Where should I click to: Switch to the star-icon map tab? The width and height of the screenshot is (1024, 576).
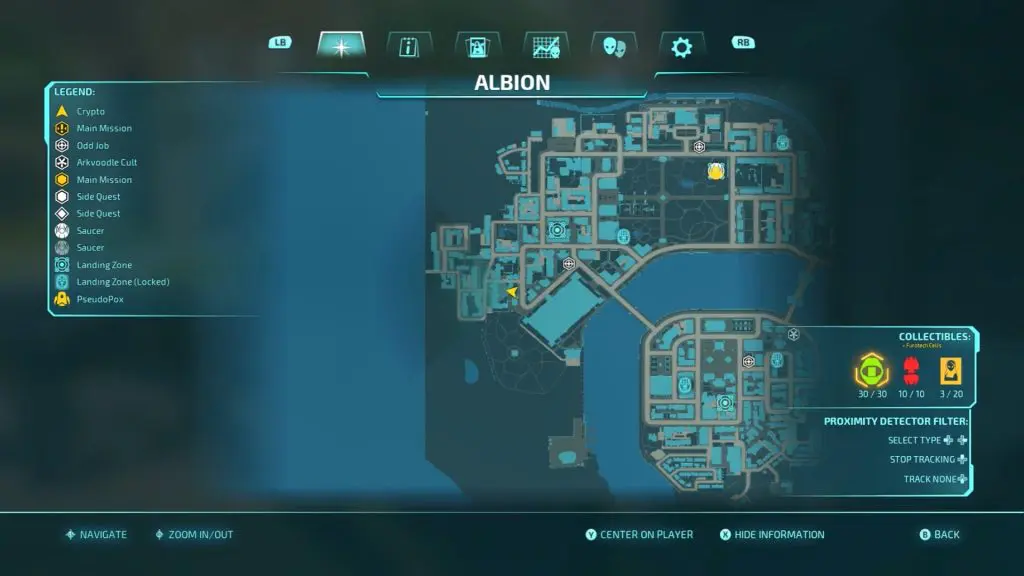tap(341, 46)
